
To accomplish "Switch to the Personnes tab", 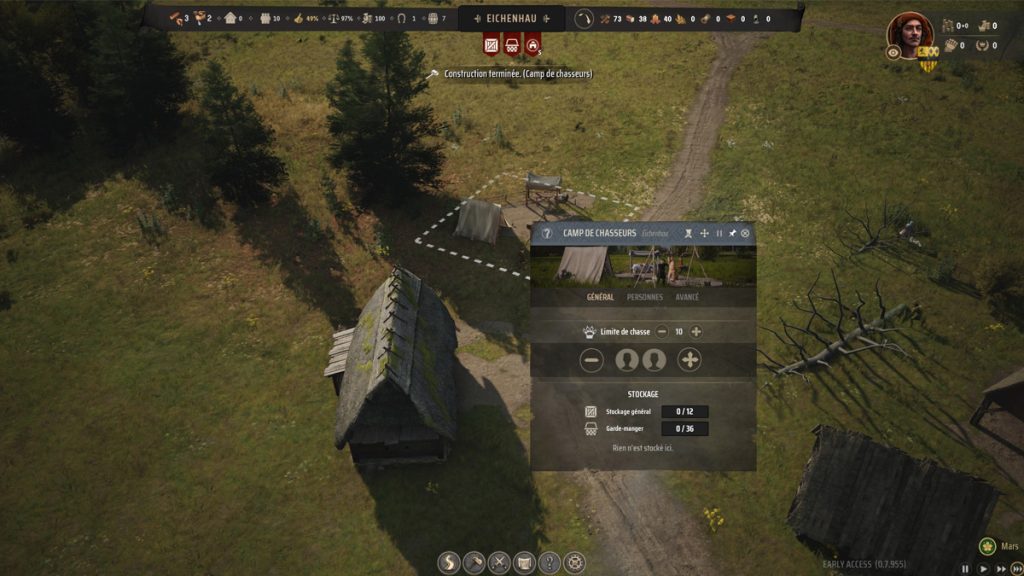I will pyautogui.click(x=644, y=297).
